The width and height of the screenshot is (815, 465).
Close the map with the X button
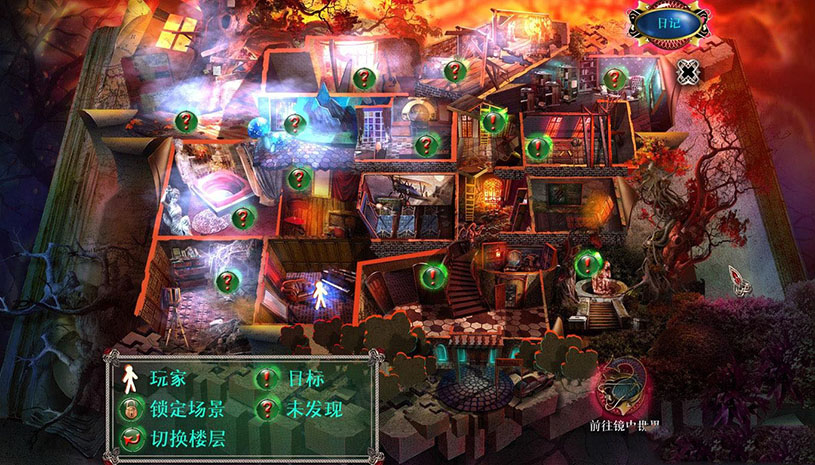point(687,71)
